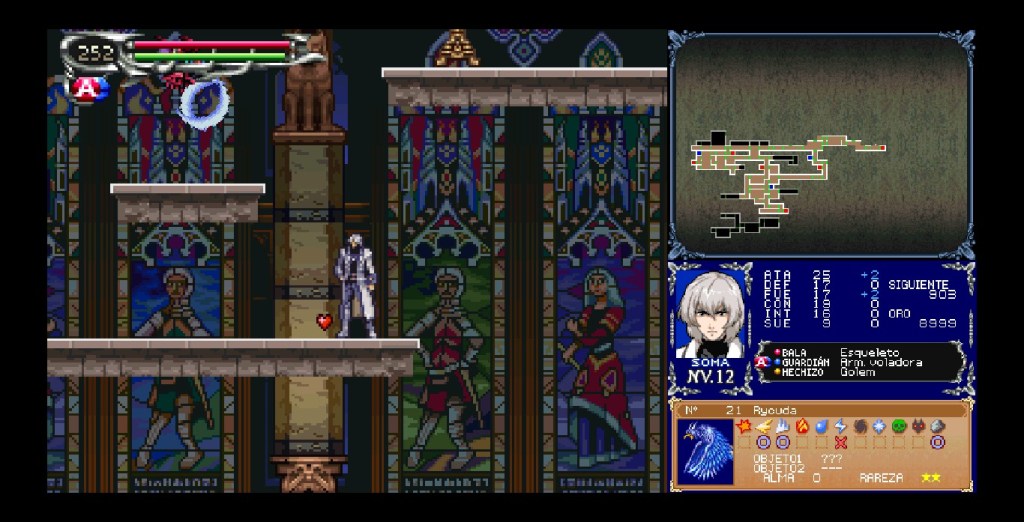This screenshot has height=522, width=1024.
Task: Click the flame element icon
Action: pos(802,426)
